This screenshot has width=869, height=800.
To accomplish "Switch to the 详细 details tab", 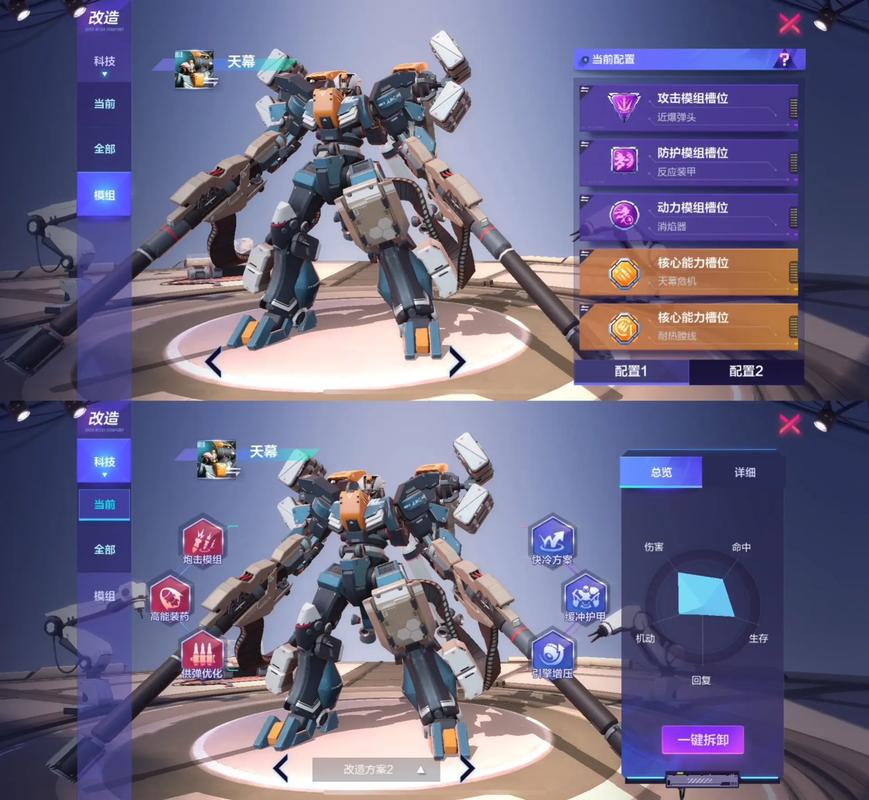I will click(744, 472).
